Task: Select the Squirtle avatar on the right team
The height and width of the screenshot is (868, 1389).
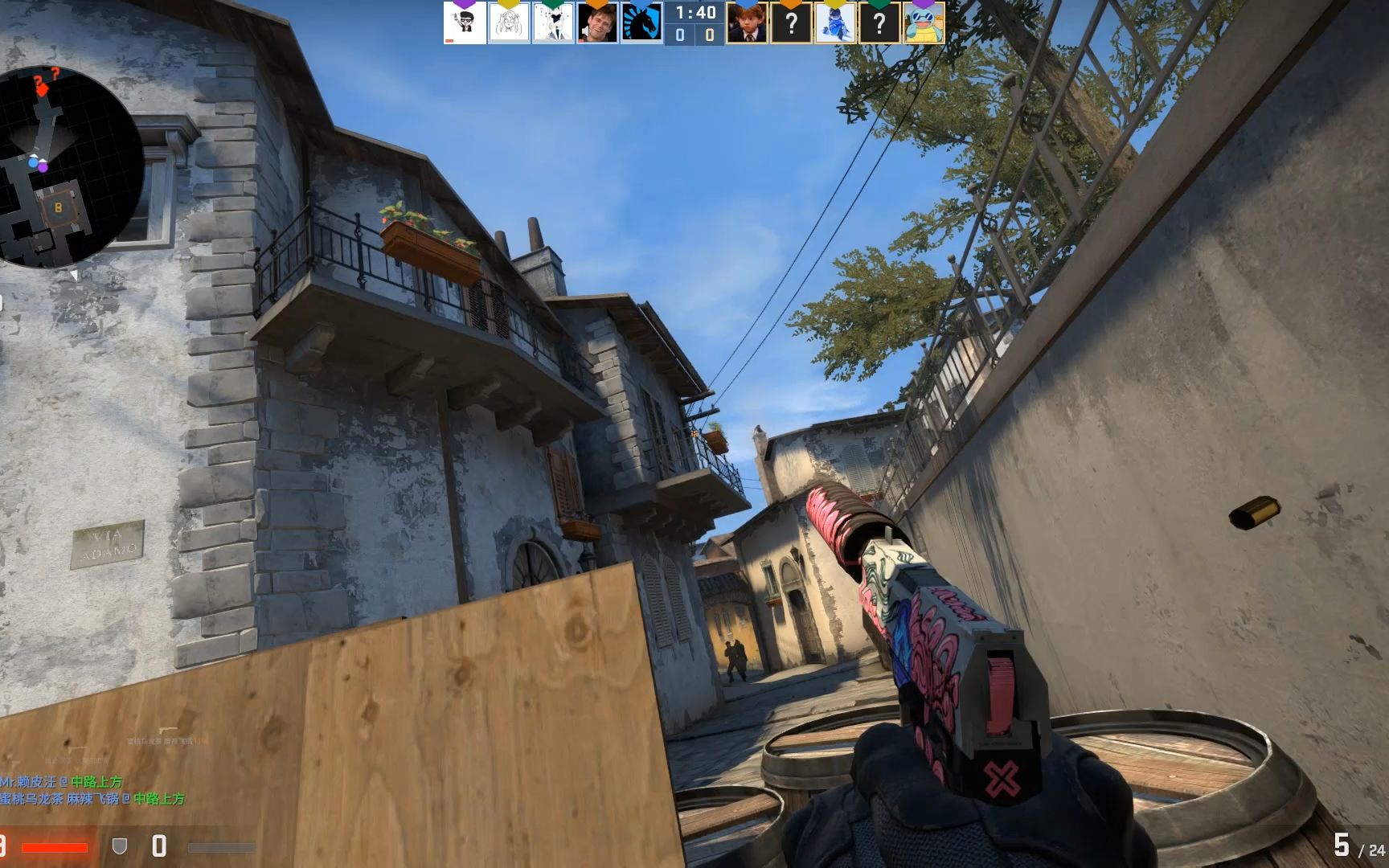Action: point(924,24)
